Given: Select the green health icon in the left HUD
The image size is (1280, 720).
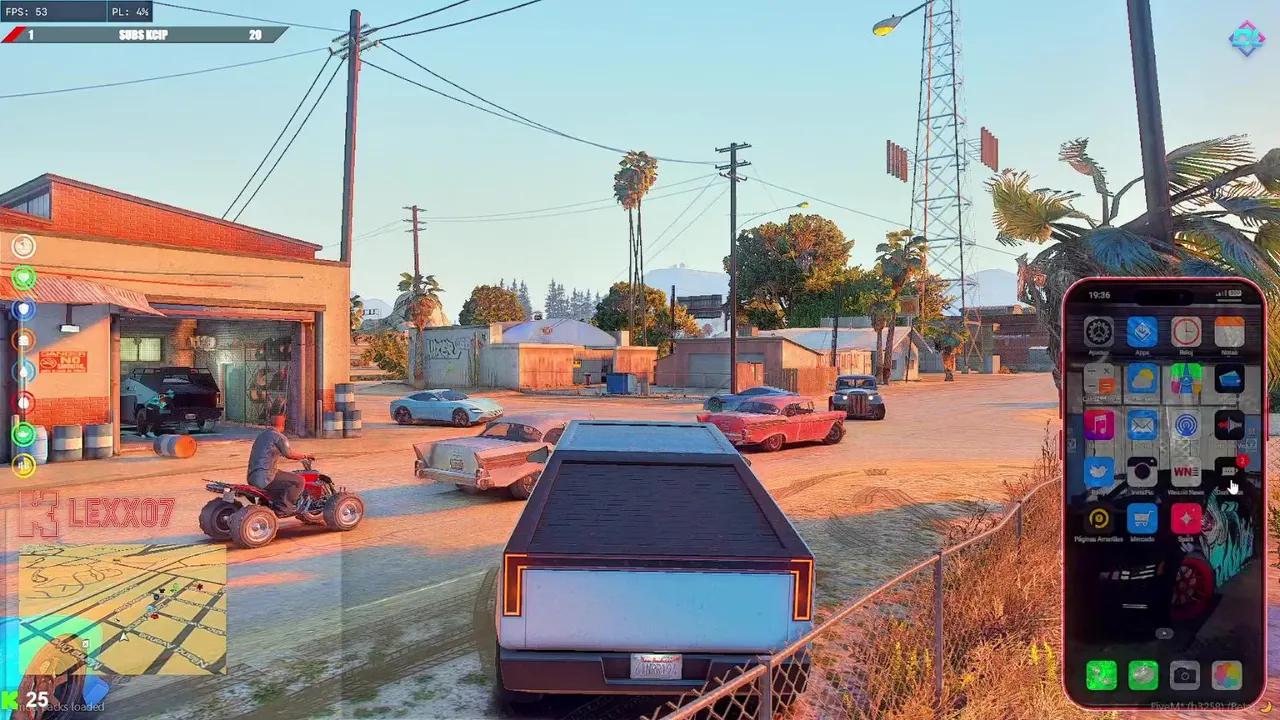Looking at the screenshot, I should (x=23, y=278).
